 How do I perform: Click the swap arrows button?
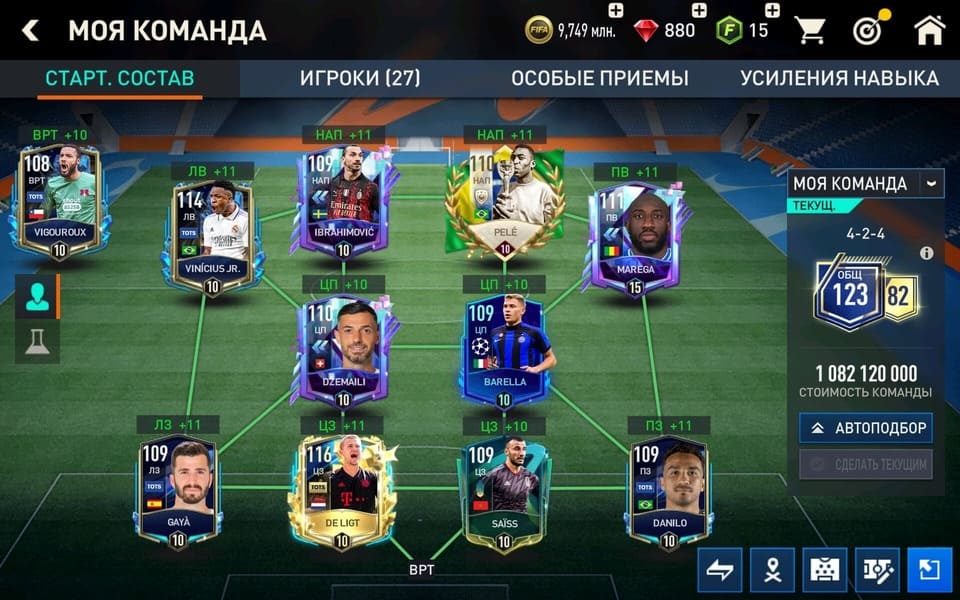[x=720, y=570]
